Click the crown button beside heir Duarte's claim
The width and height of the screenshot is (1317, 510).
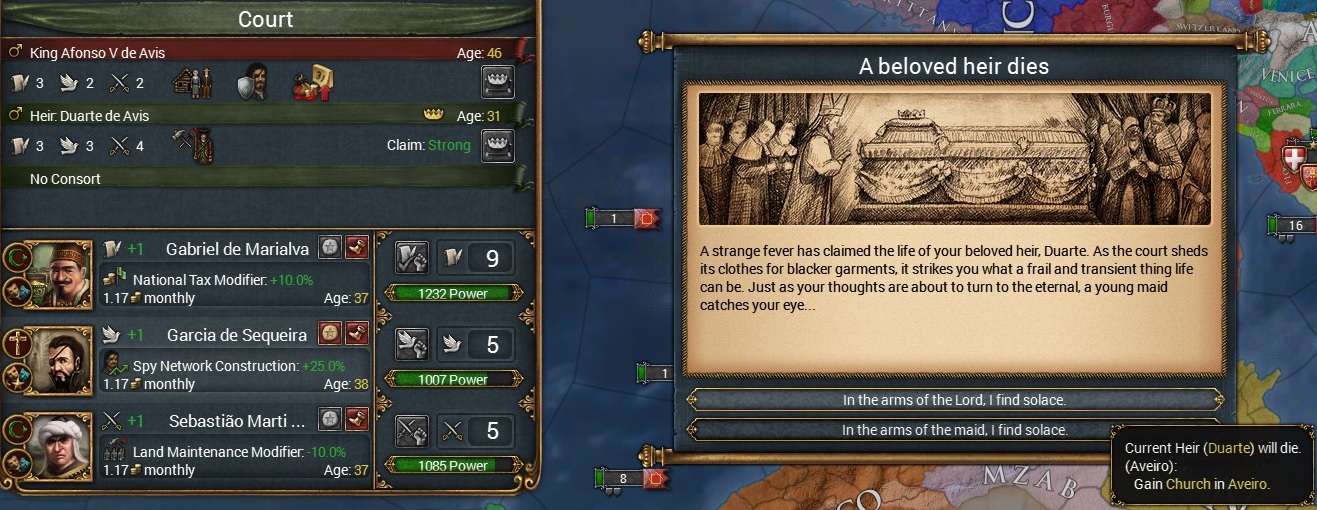[497, 145]
